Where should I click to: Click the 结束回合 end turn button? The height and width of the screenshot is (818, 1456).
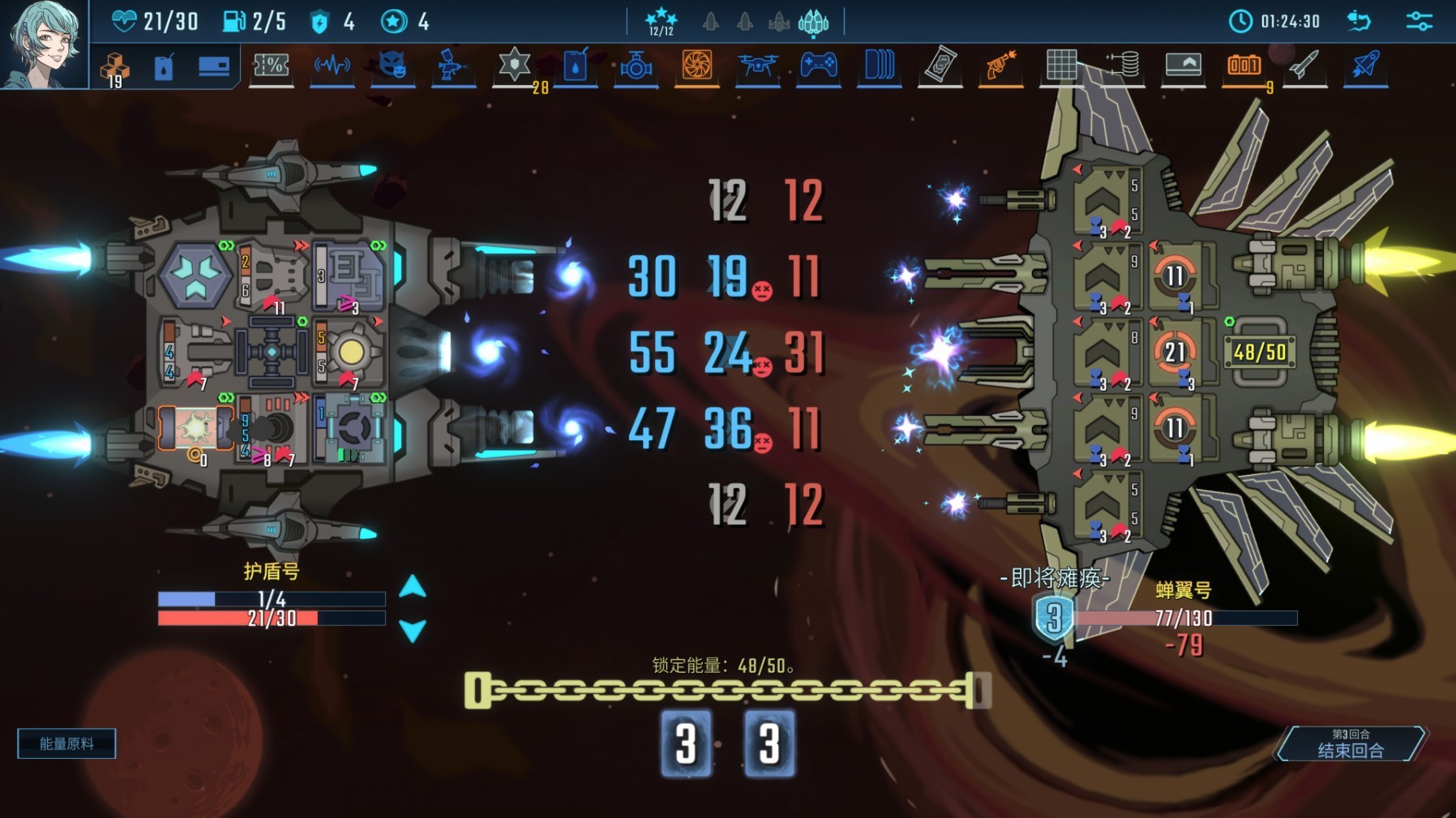click(x=1350, y=744)
